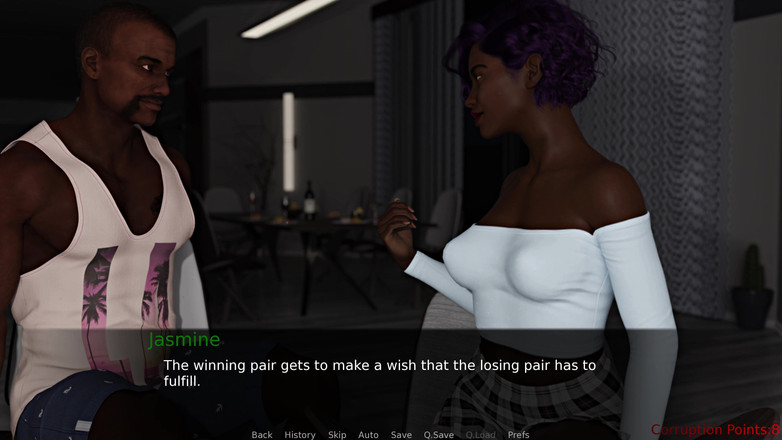This screenshot has width=782, height=440.
Task: Toggle Auto-advance mode
Action: point(368,435)
